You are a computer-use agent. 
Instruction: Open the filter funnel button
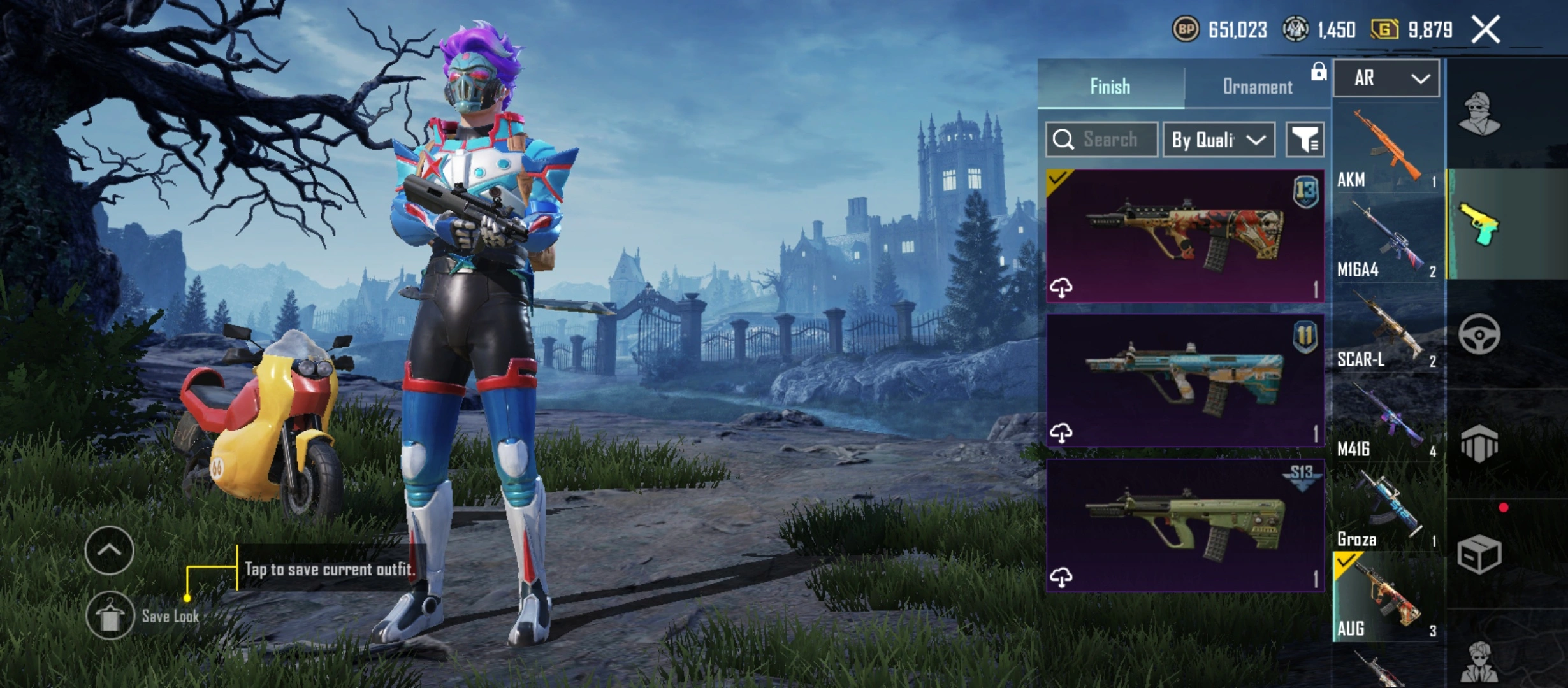[x=1305, y=140]
